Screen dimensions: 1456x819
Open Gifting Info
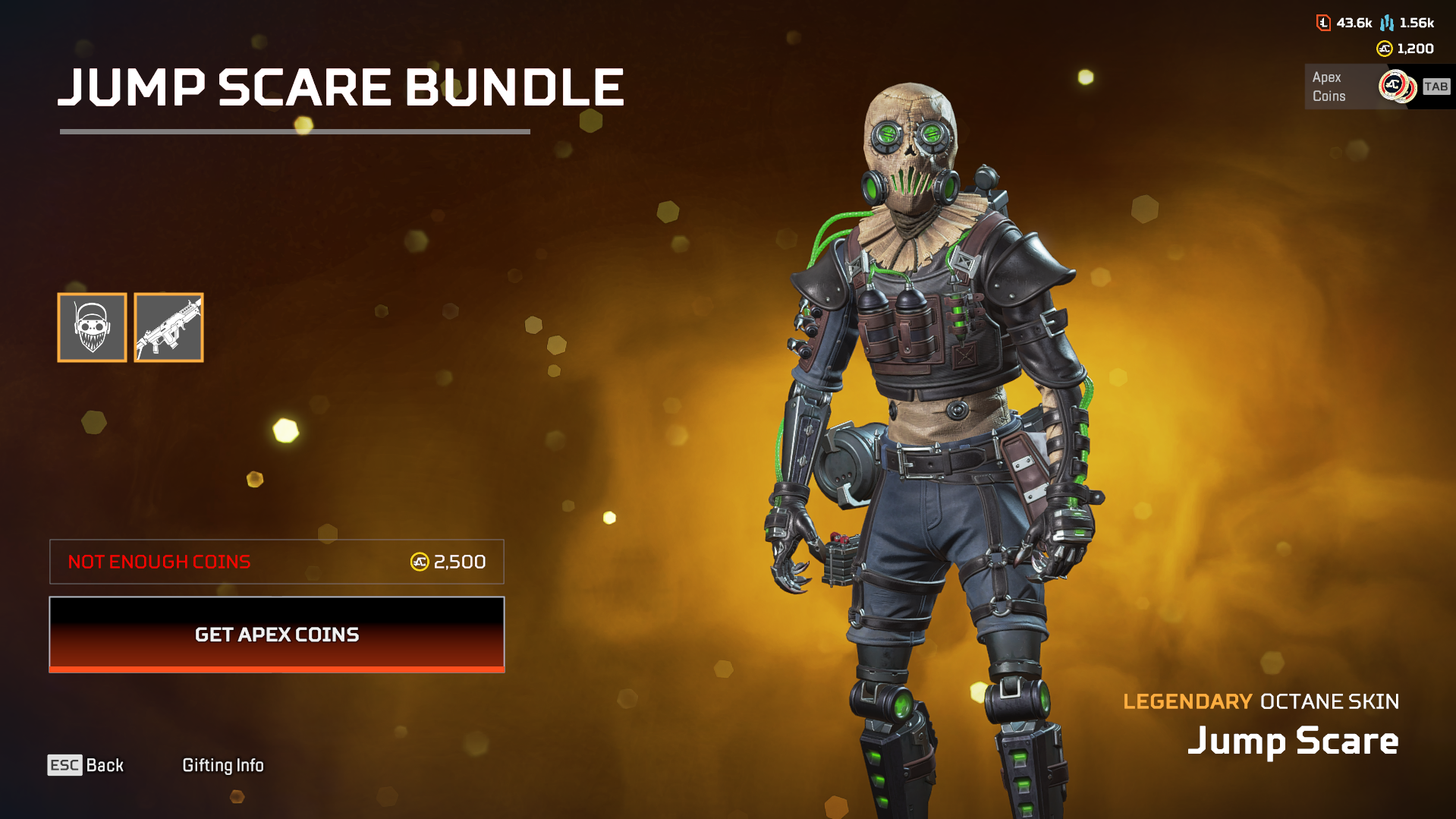pyautogui.click(x=222, y=765)
